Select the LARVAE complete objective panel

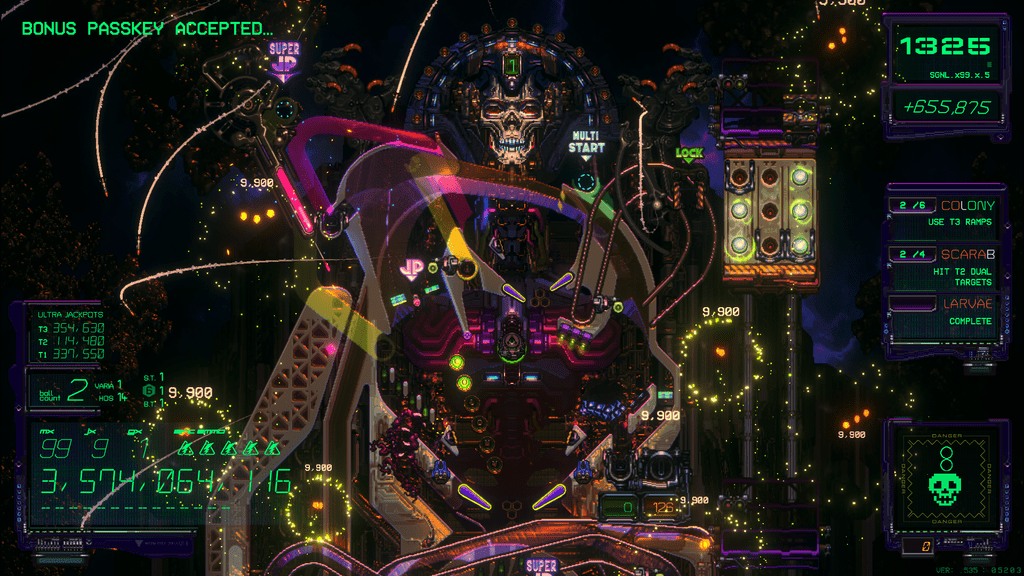(x=945, y=312)
